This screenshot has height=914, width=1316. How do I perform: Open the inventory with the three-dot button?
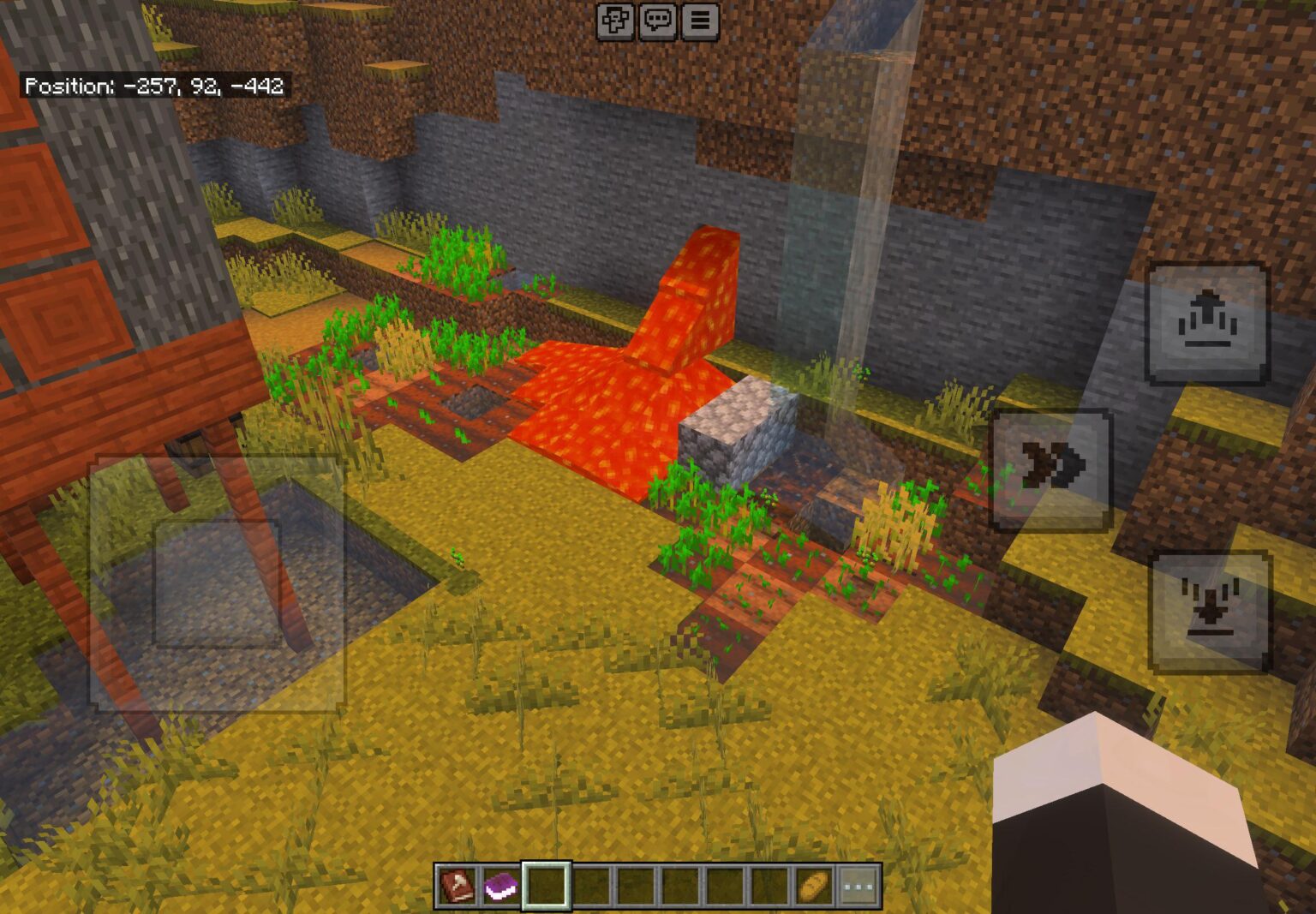pyautogui.click(x=858, y=885)
